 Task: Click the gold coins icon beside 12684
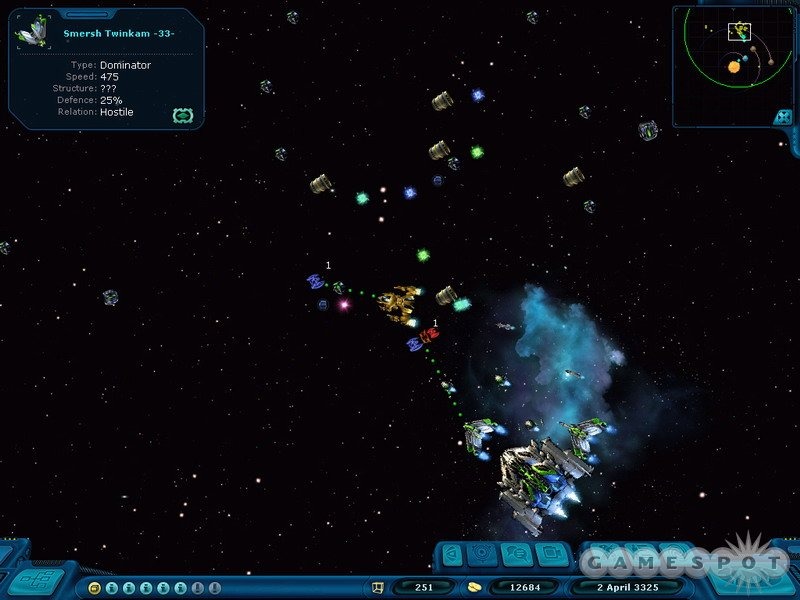[475, 588]
